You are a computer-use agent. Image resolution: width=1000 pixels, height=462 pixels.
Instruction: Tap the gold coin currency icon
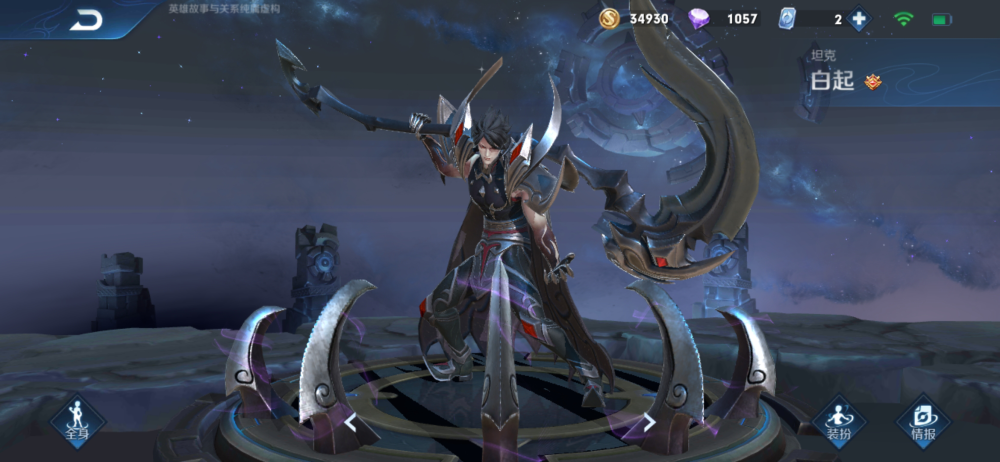click(609, 19)
